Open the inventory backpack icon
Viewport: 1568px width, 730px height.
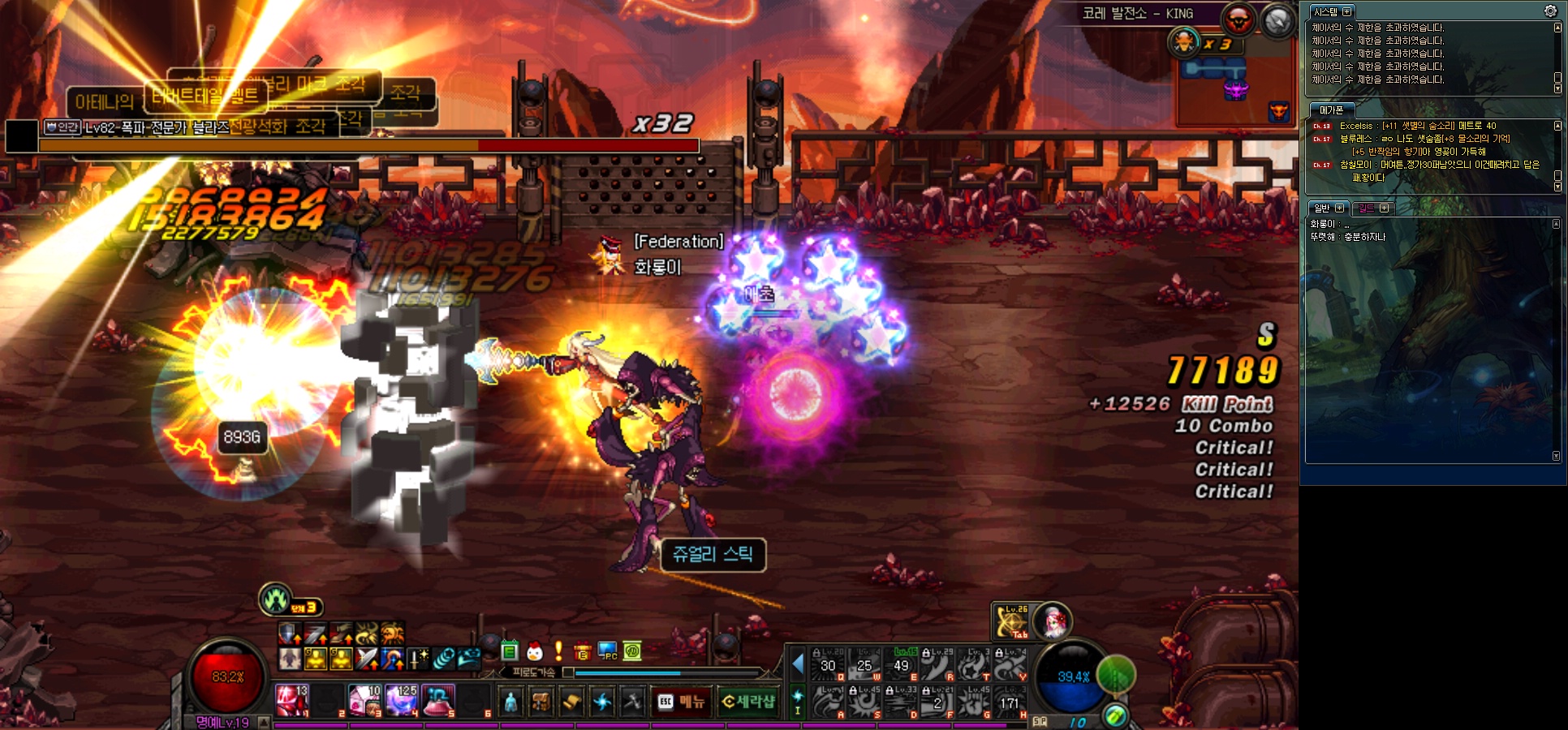pos(541,702)
